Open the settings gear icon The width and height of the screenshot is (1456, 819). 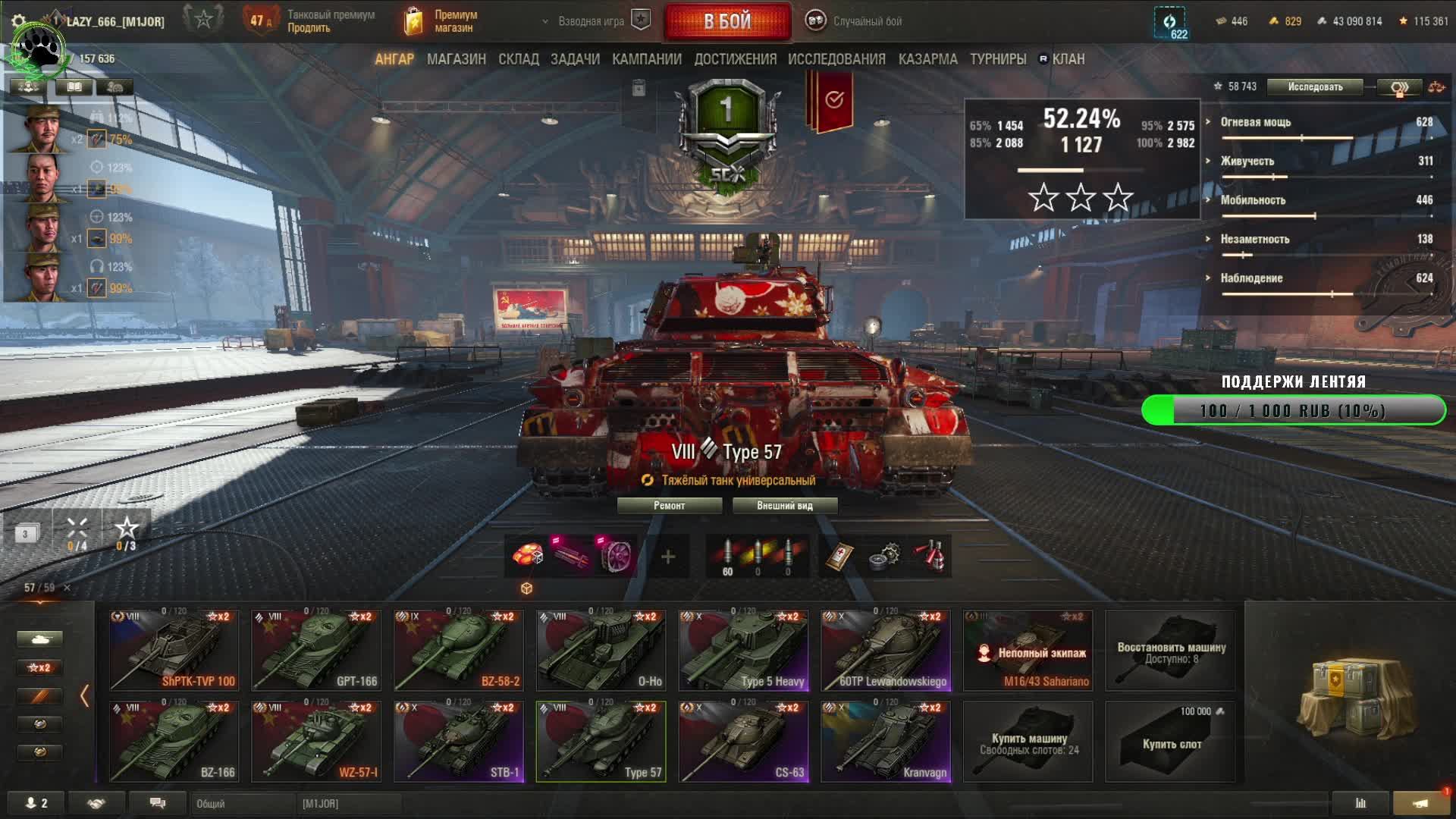click(x=19, y=21)
